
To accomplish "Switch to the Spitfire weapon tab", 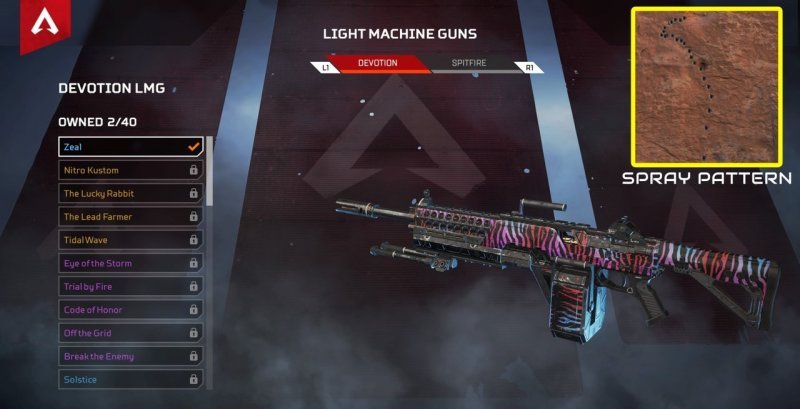I will point(471,64).
